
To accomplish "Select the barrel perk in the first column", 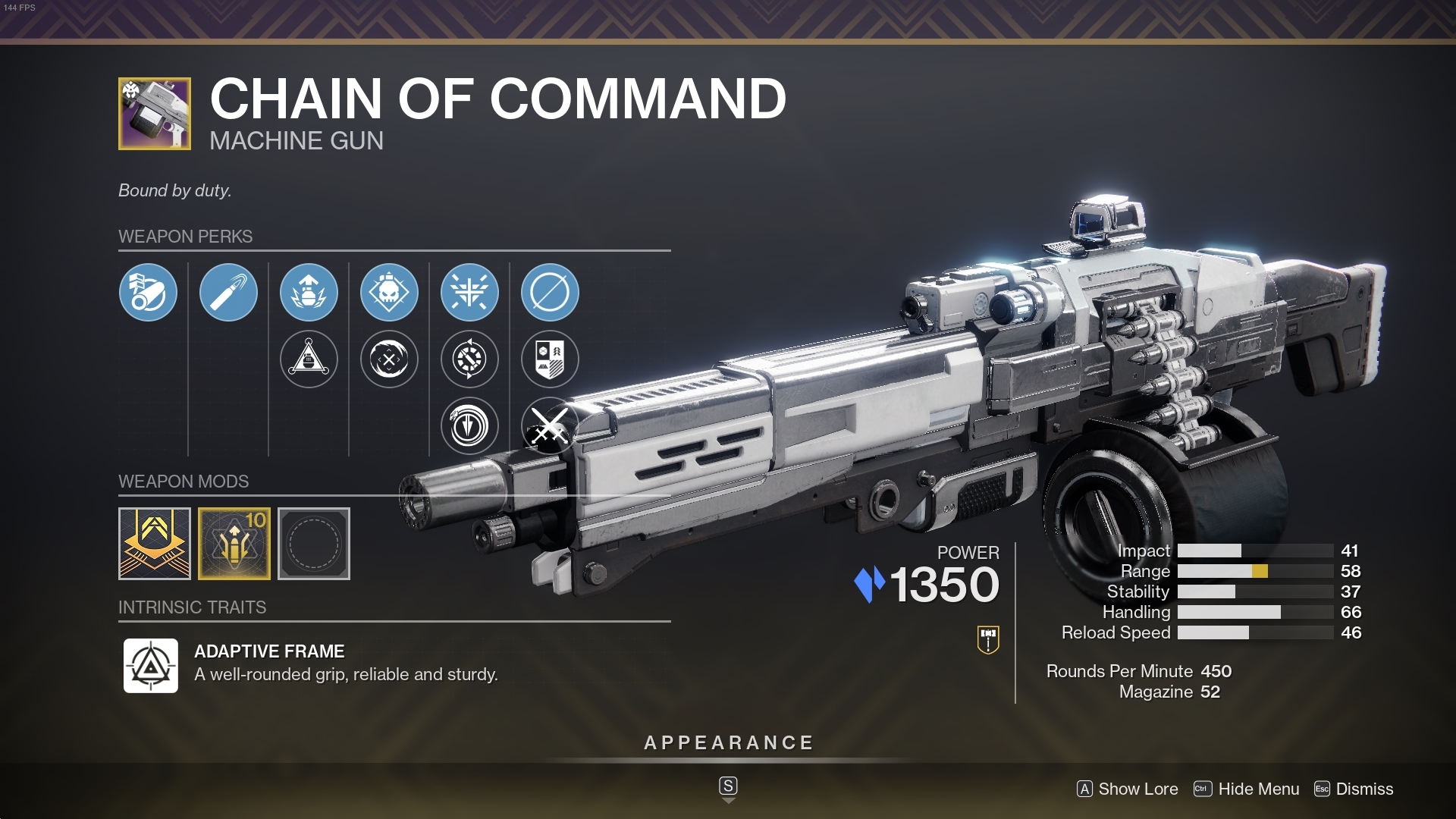I will coord(148,292).
